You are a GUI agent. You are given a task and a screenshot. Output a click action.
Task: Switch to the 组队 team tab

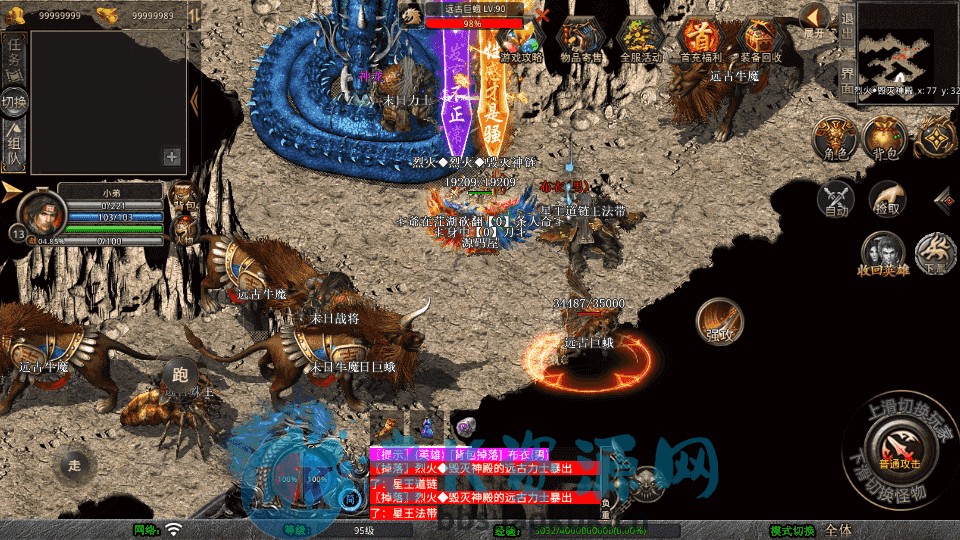14,145
